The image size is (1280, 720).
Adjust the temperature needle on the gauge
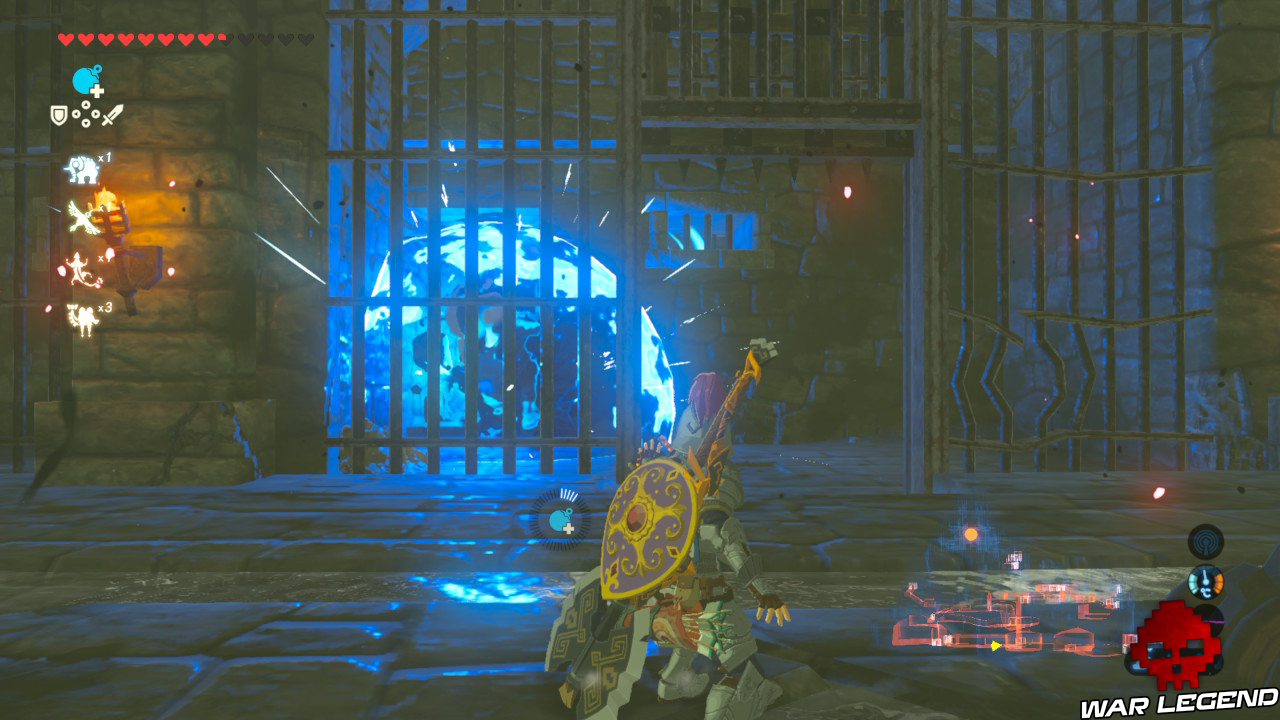pos(1205,576)
